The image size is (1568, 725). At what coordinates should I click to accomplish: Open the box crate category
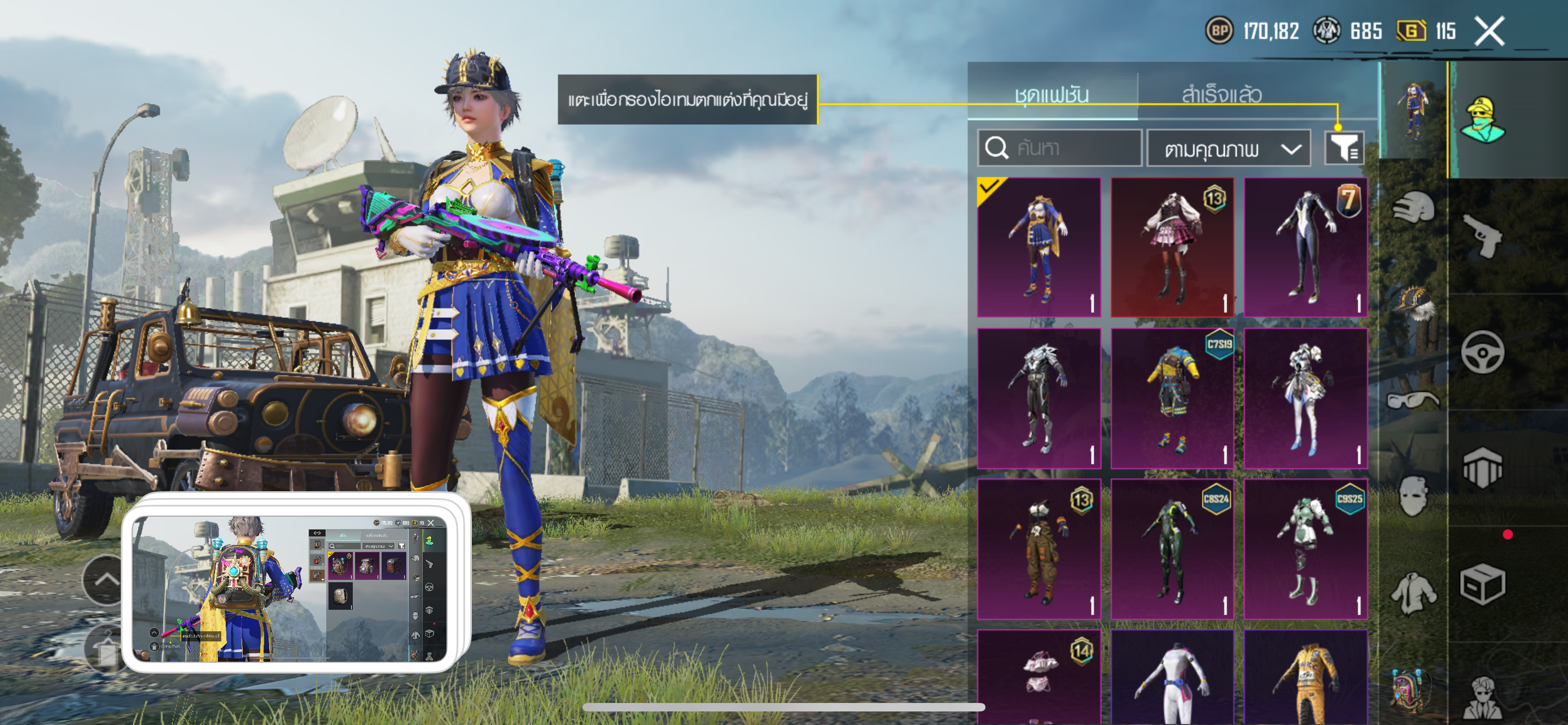[x=1482, y=584]
